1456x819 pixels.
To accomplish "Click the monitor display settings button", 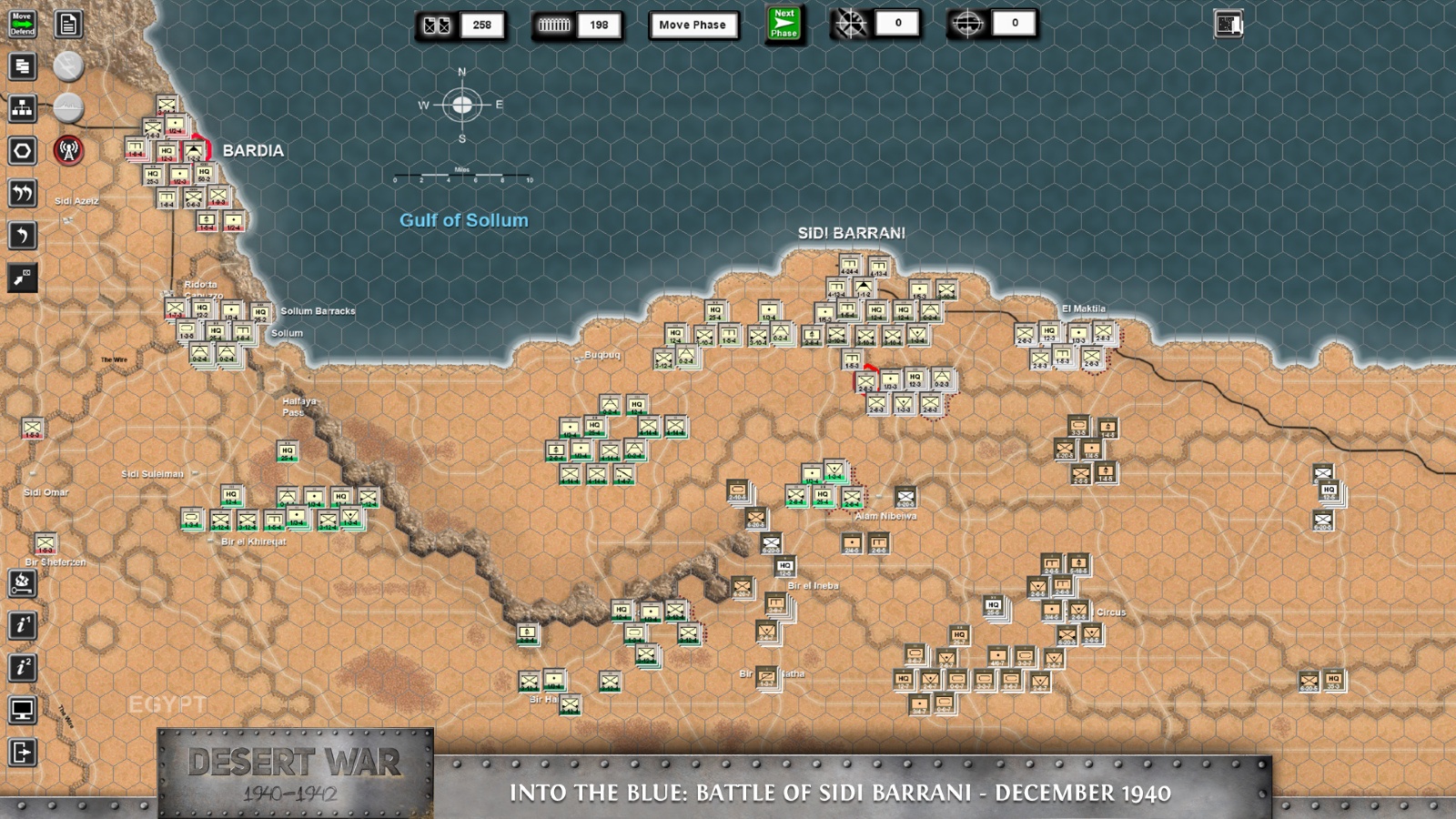I will 23,710.
